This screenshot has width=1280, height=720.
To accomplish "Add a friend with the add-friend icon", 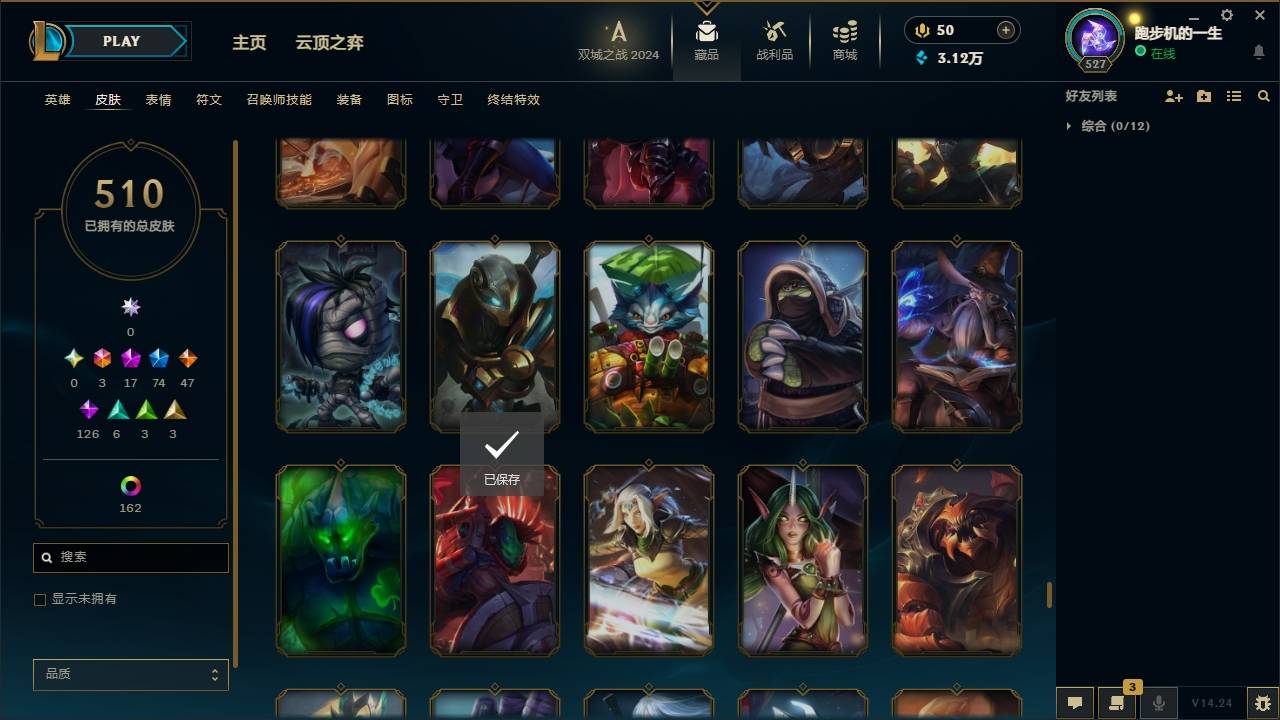I will (x=1174, y=96).
